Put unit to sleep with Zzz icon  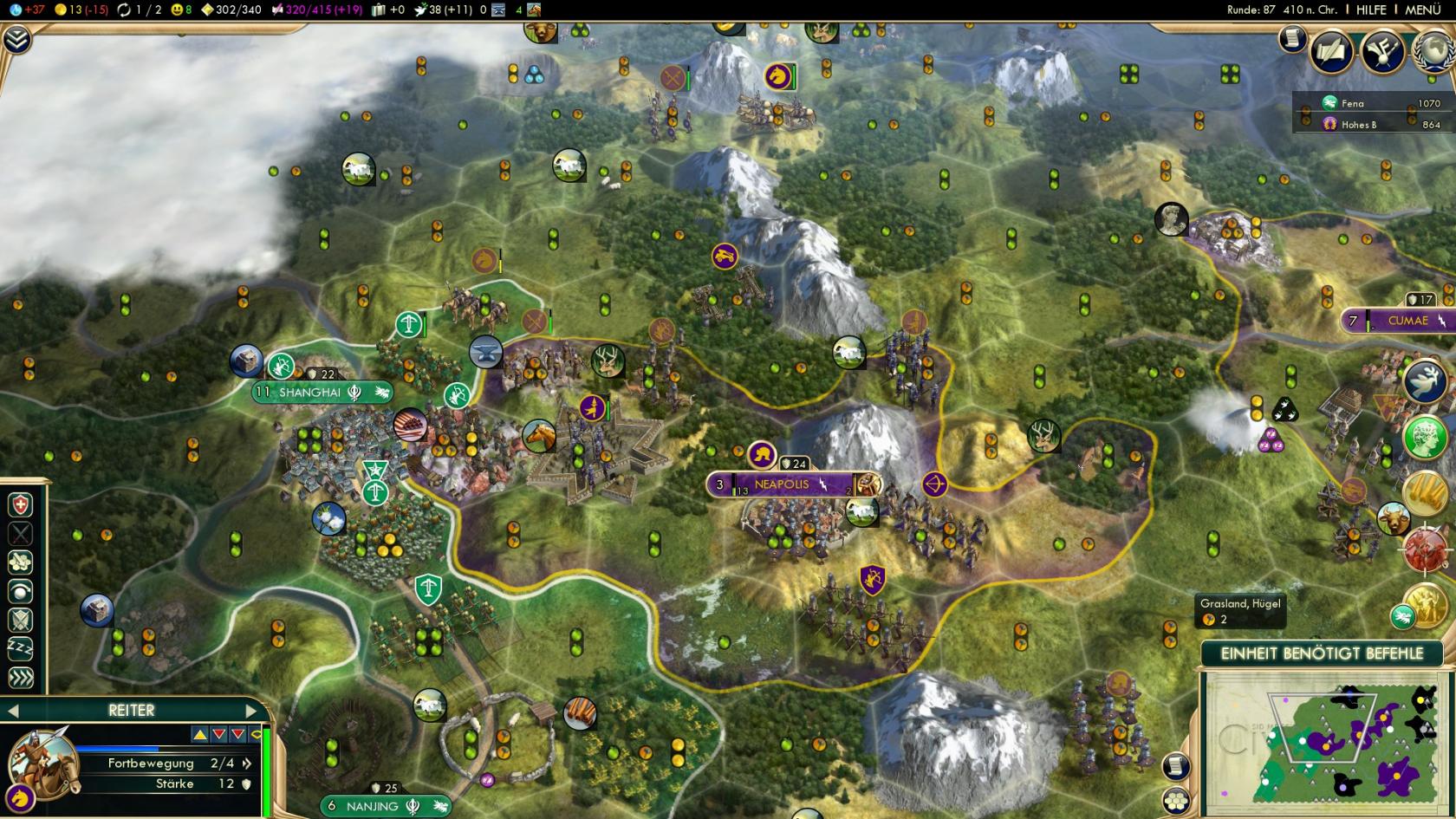(x=20, y=648)
